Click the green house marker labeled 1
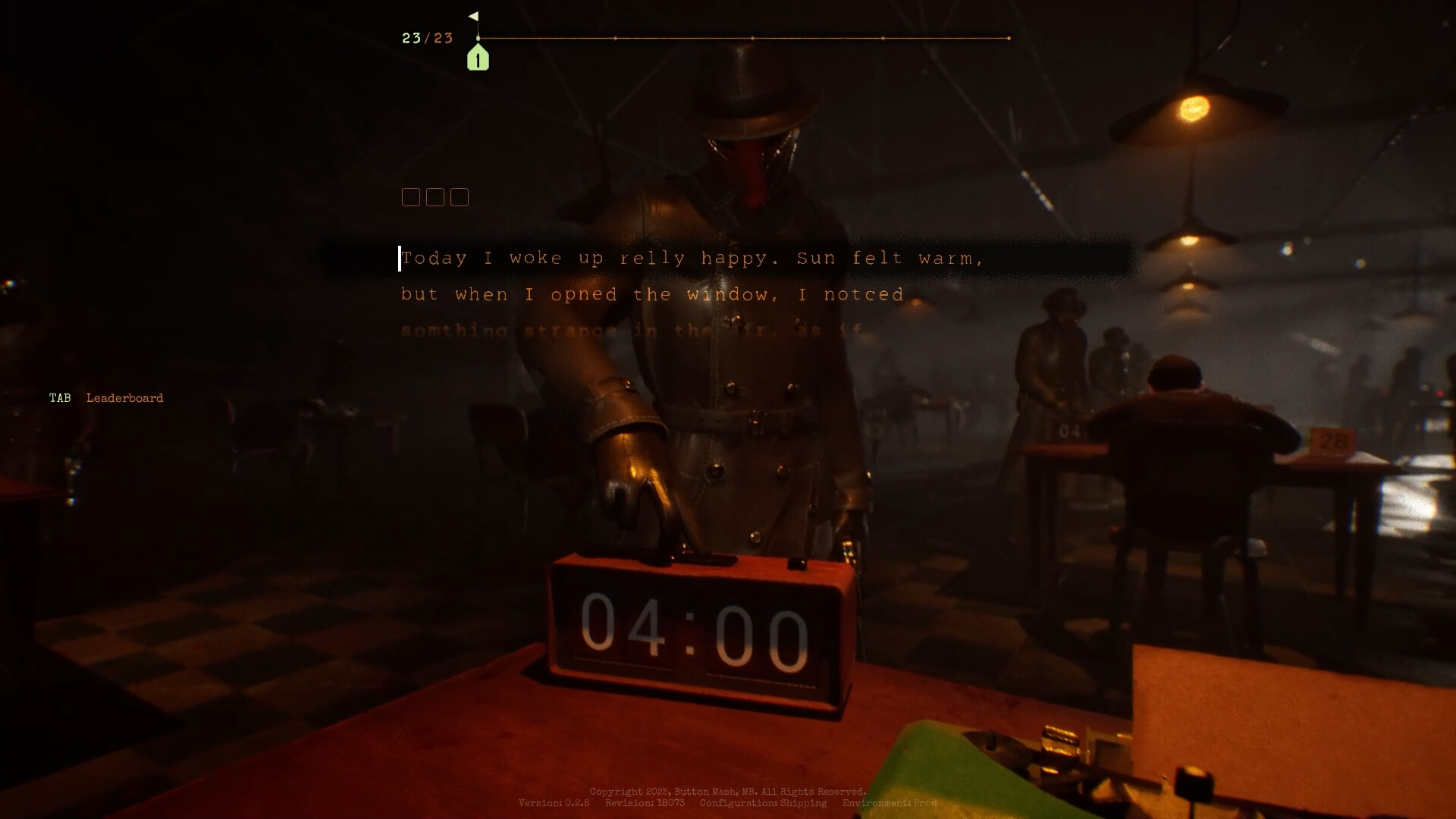This screenshot has width=1456, height=819. [478, 59]
